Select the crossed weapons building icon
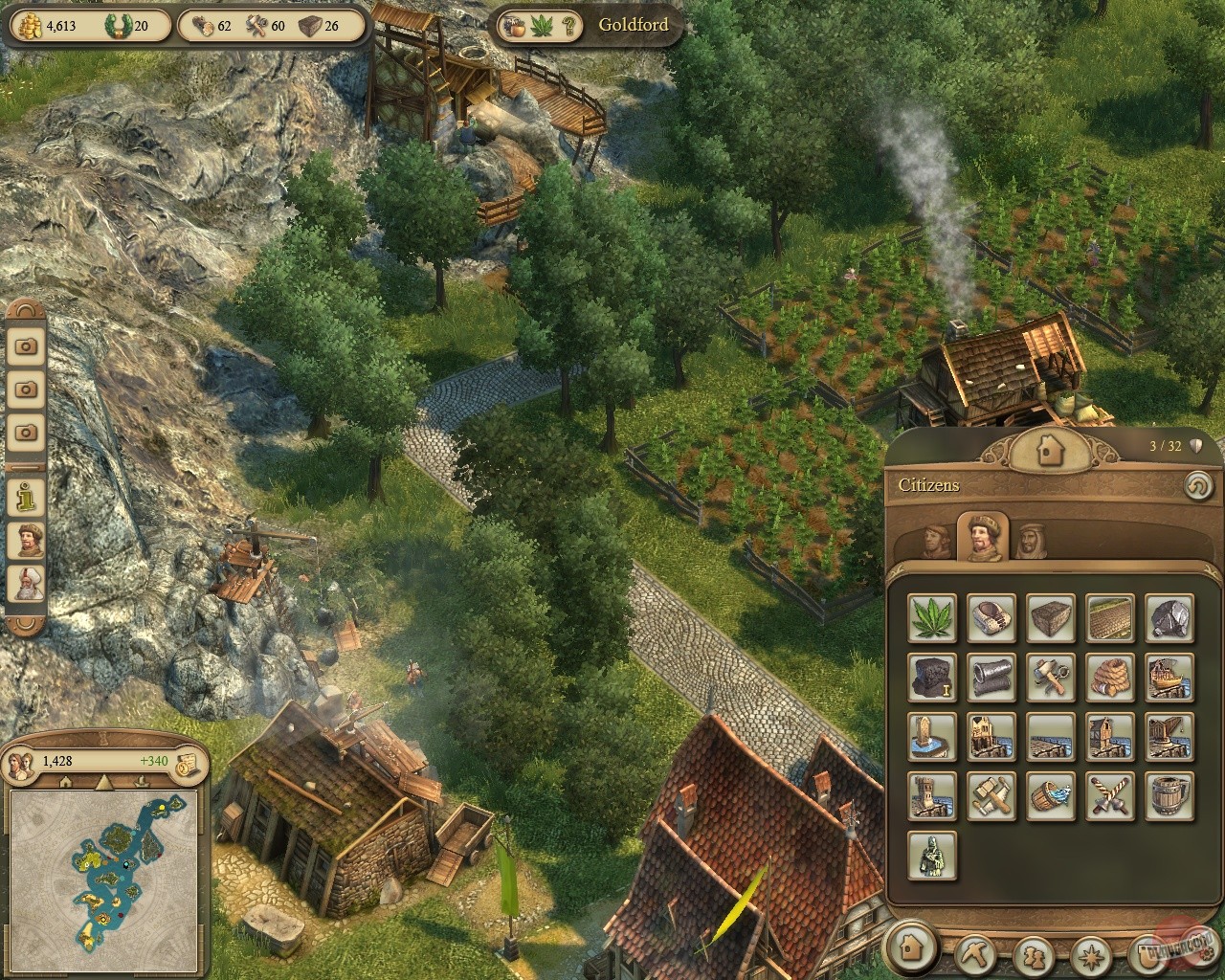Screen dimensions: 1225x980 [x=1109, y=795]
